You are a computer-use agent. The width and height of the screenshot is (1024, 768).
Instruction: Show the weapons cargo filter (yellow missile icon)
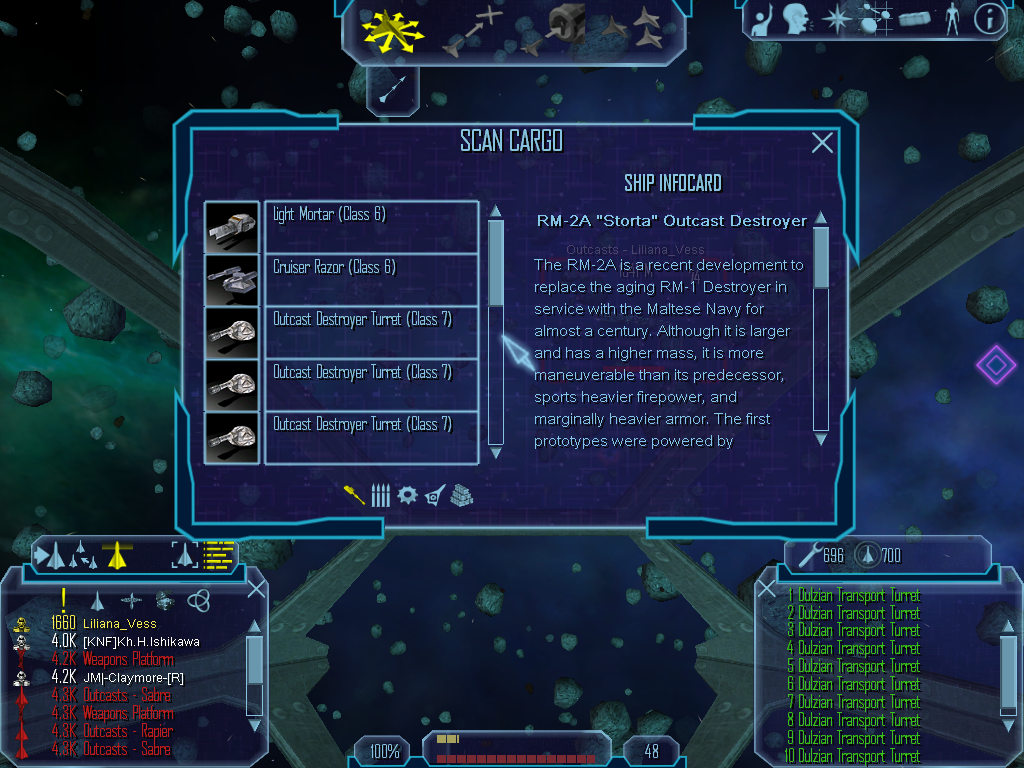click(x=354, y=495)
